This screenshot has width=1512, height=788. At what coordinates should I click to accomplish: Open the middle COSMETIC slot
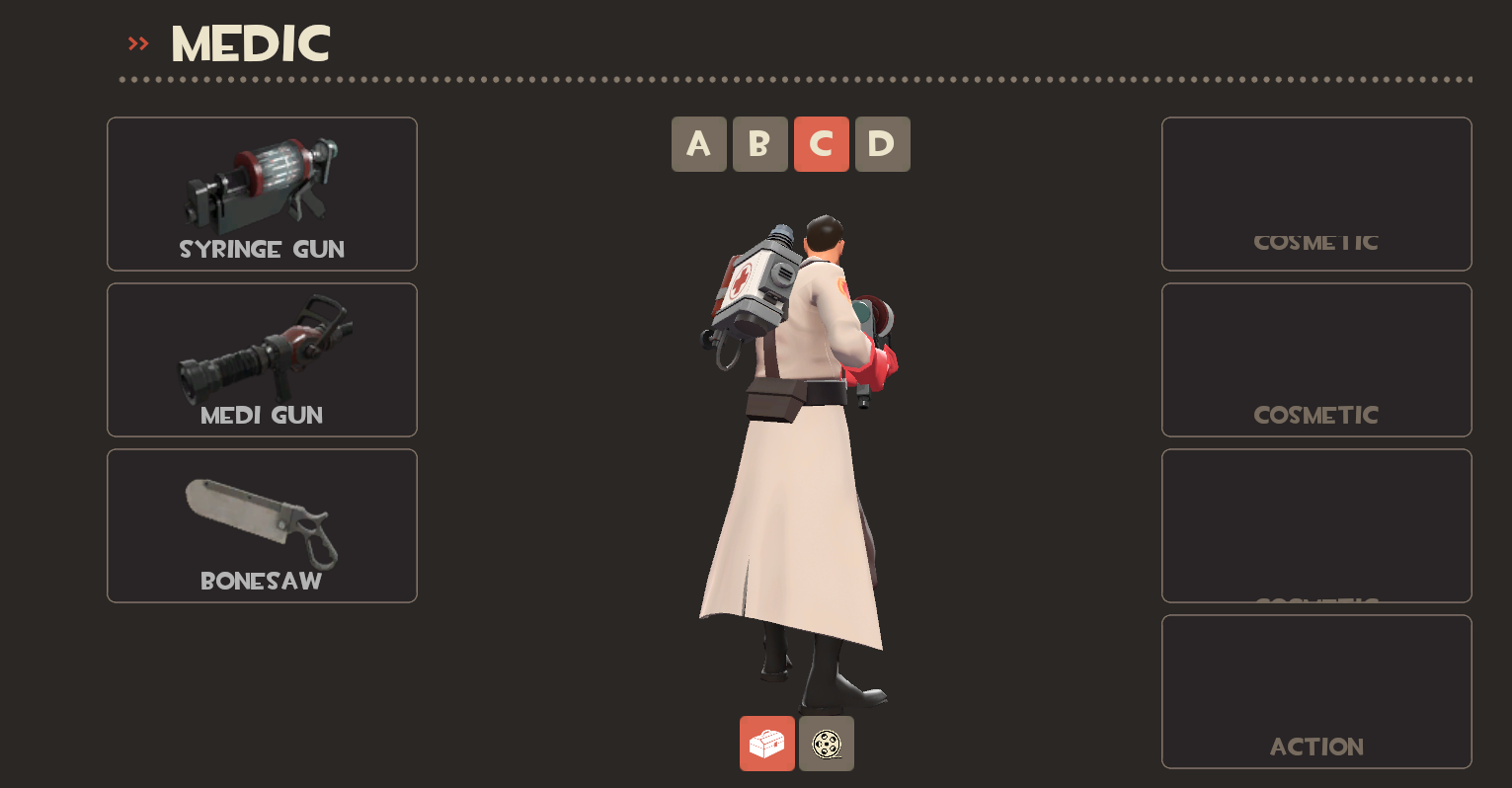point(1315,359)
